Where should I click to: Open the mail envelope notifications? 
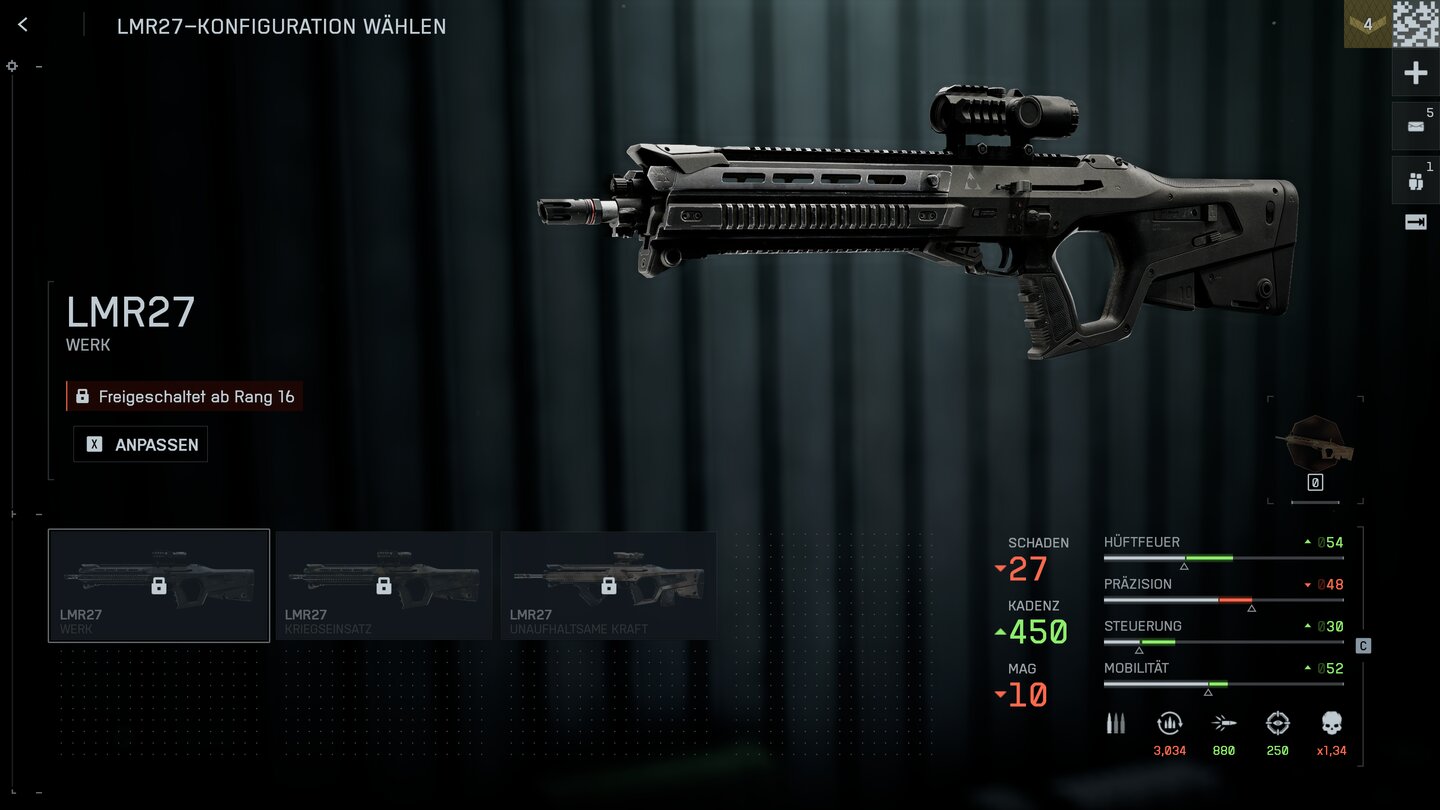click(x=1416, y=126)
